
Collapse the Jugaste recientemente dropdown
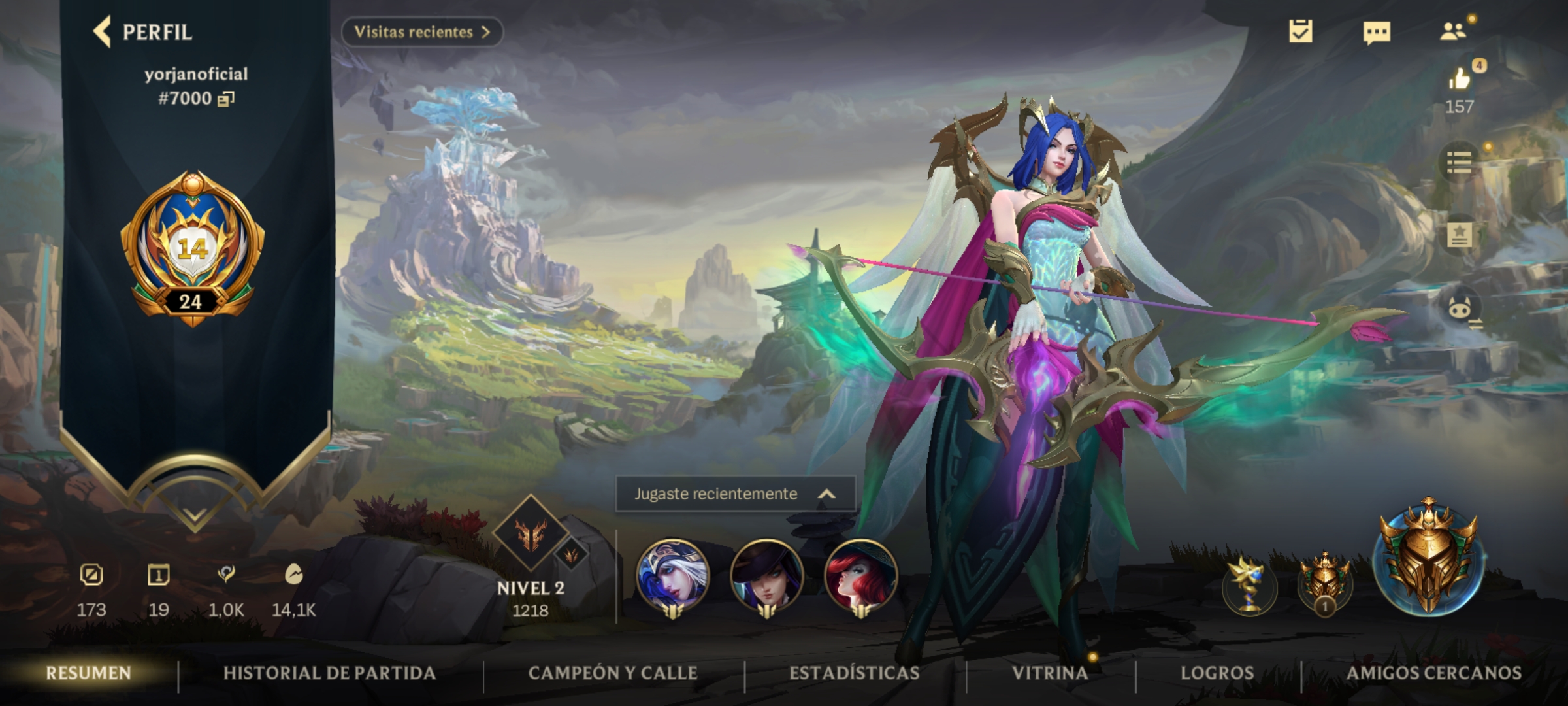826,494
